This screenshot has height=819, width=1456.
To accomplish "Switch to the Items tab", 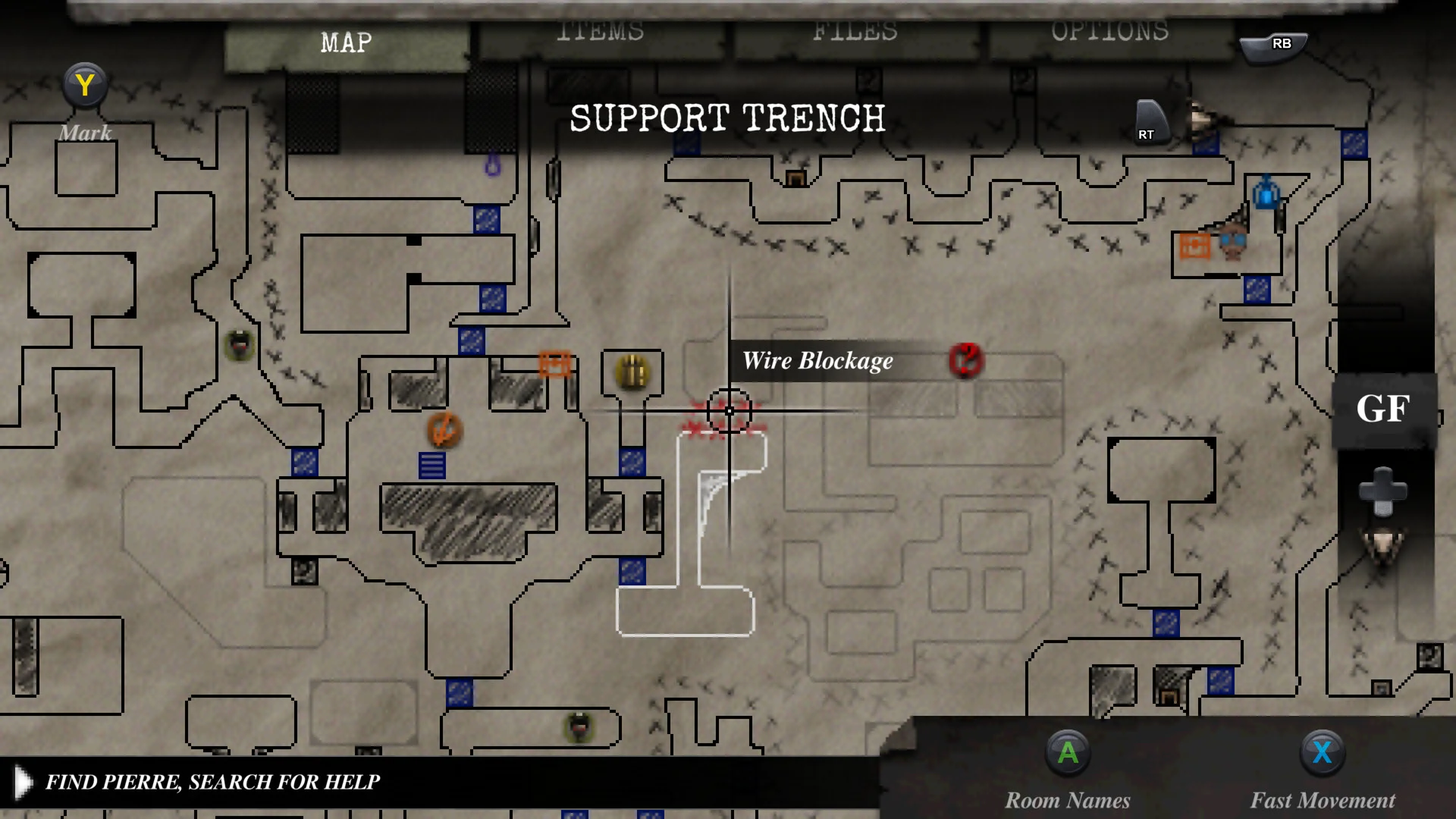I will click(600, 34).
